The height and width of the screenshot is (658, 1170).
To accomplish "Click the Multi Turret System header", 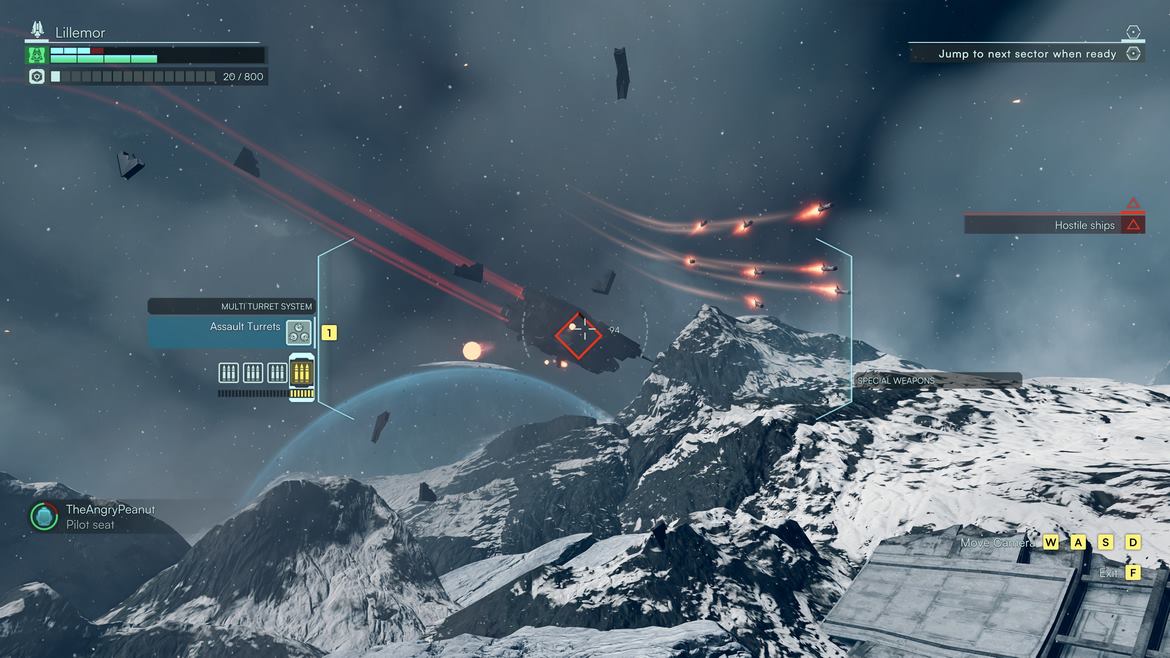I will (x=231, y=306).
